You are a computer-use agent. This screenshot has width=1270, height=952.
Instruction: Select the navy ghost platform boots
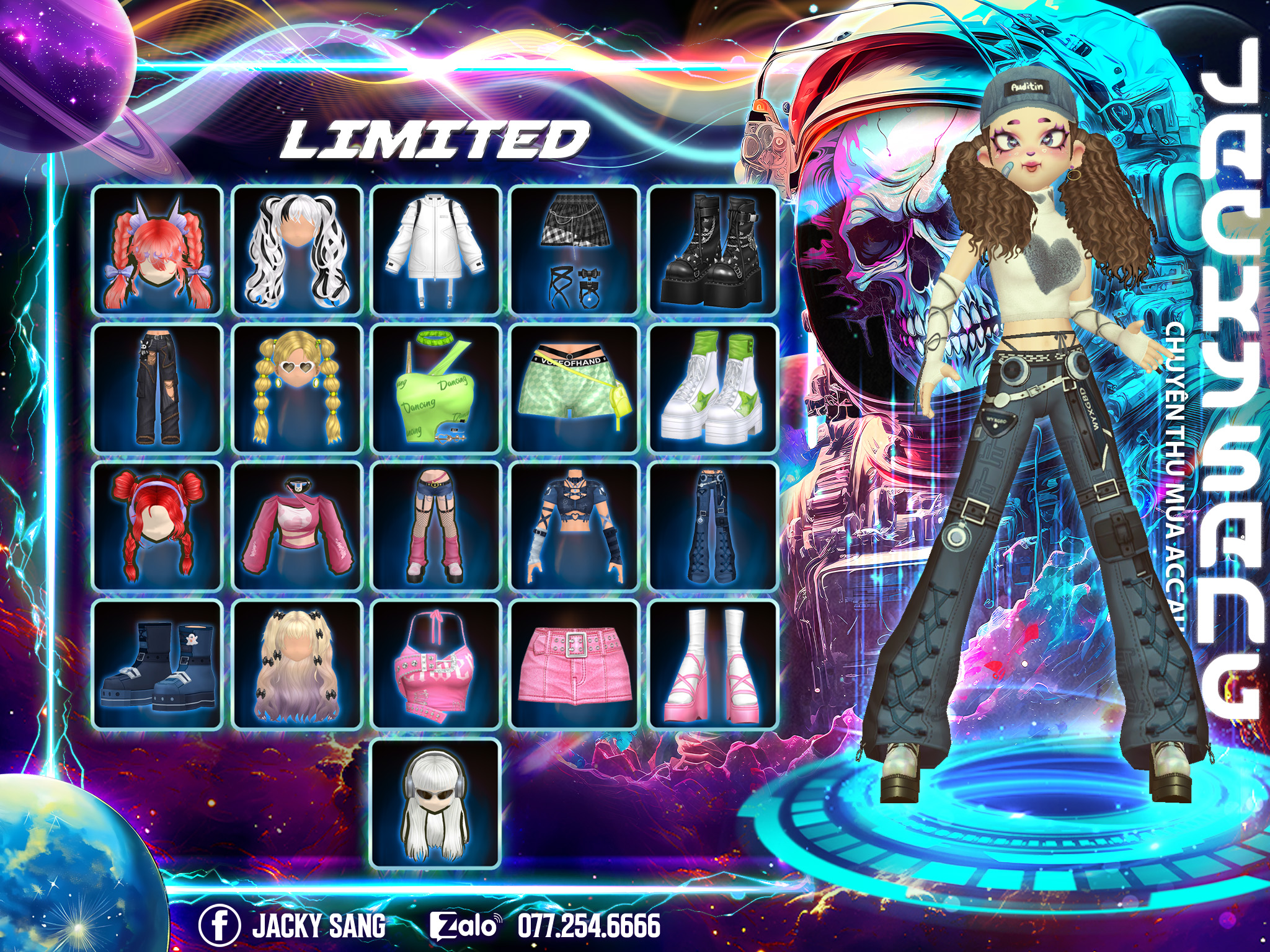(158, 664)
